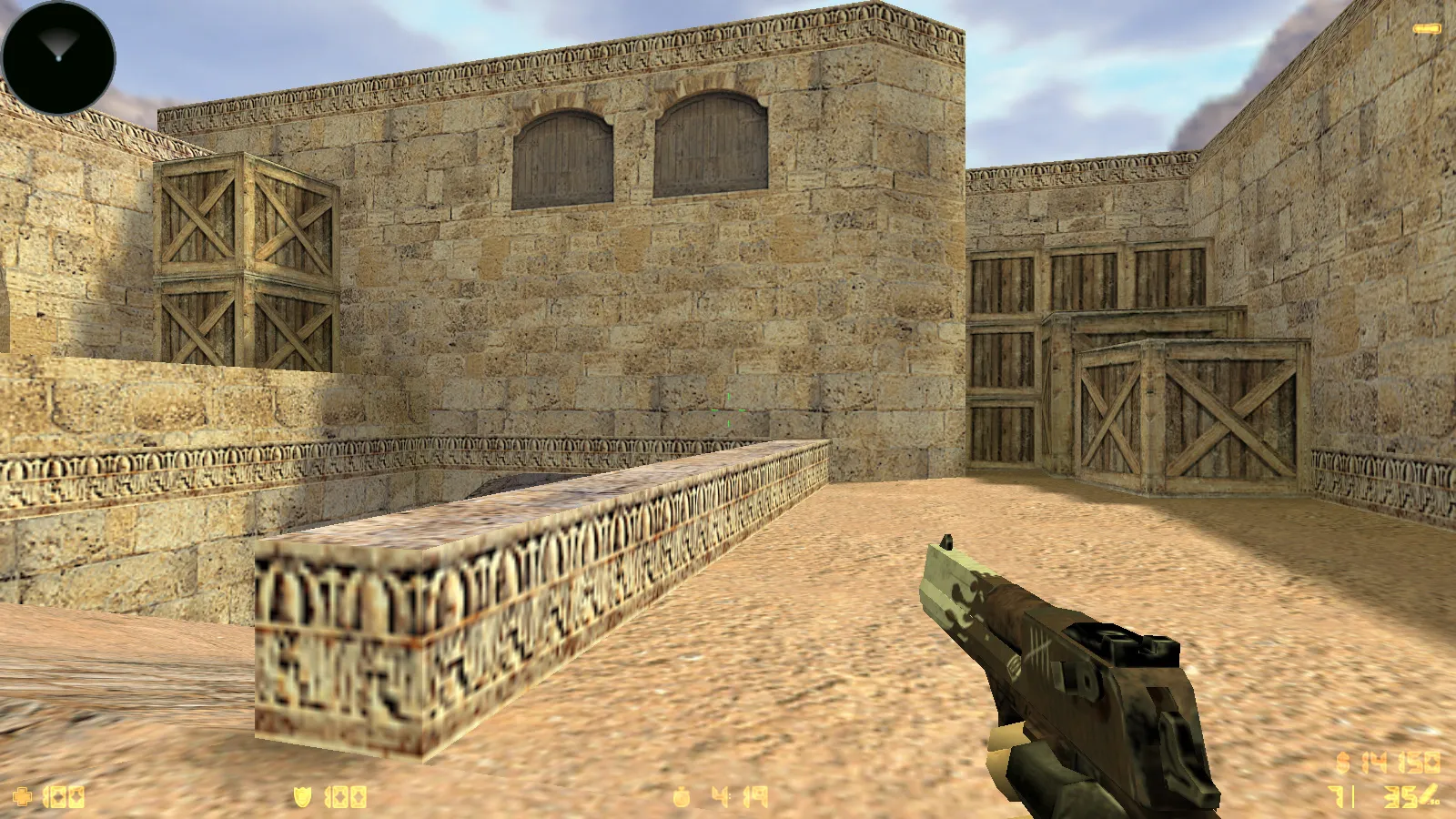Click the health cross icon bottom-left
The image size is (1456, 819).
23,796
